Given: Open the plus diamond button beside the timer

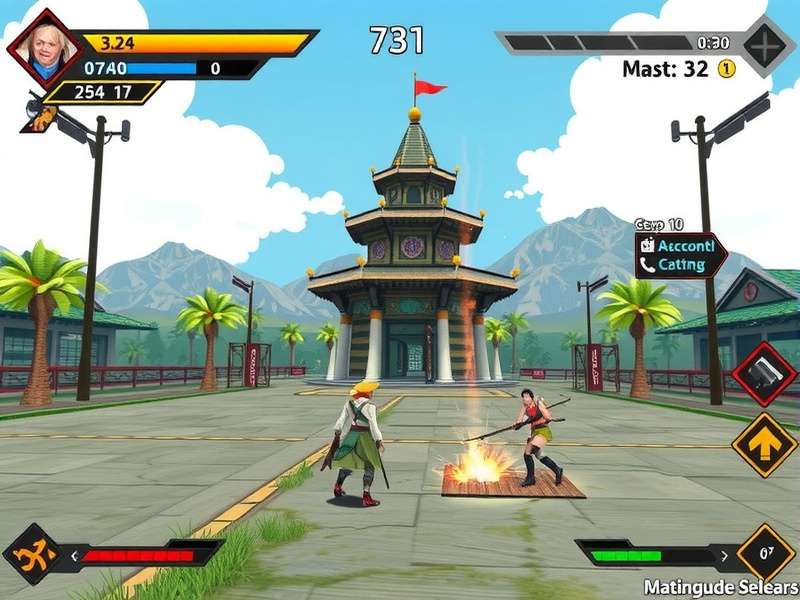Looking at the screenshot, I should tap(768, 46).
